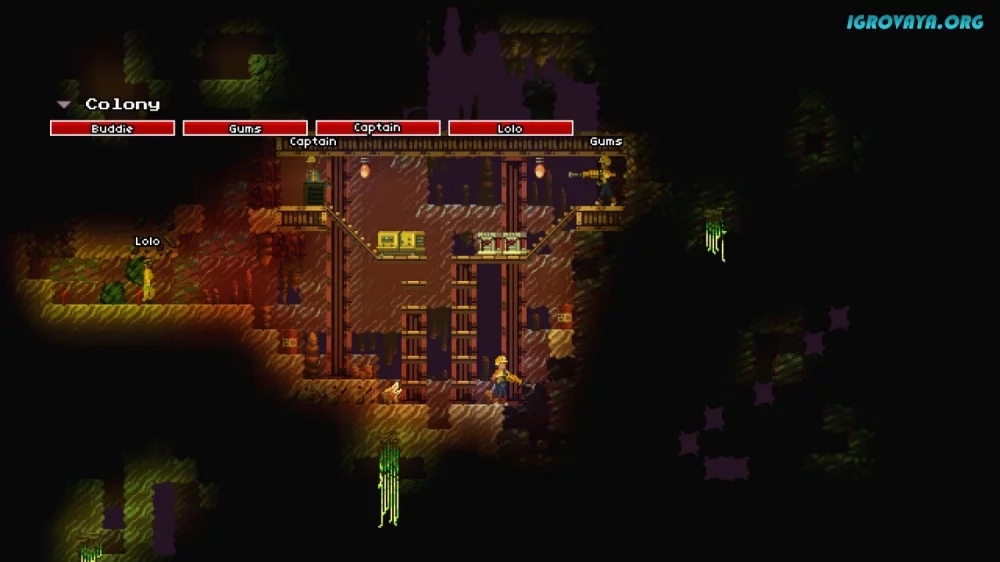
Task: Choose the red Captain colonist button
Action: (x=378, y=128)
